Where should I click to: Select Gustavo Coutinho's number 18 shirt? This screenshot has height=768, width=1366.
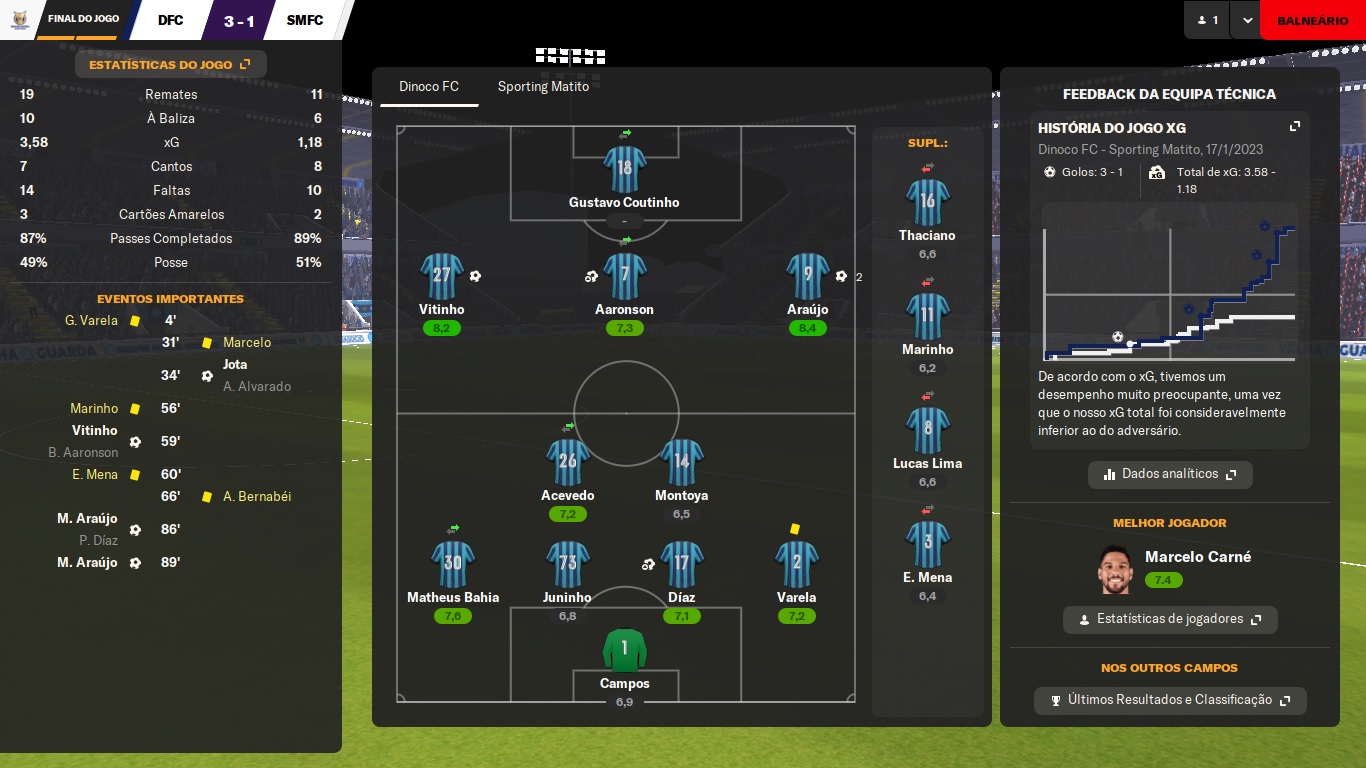[624, 168]
